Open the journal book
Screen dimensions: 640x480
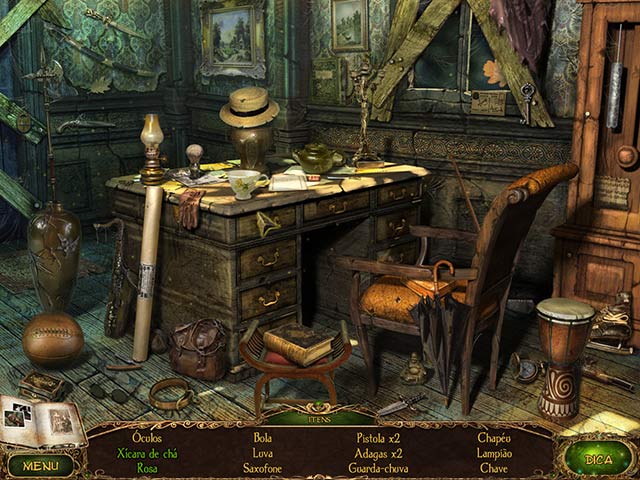[42, 422]
